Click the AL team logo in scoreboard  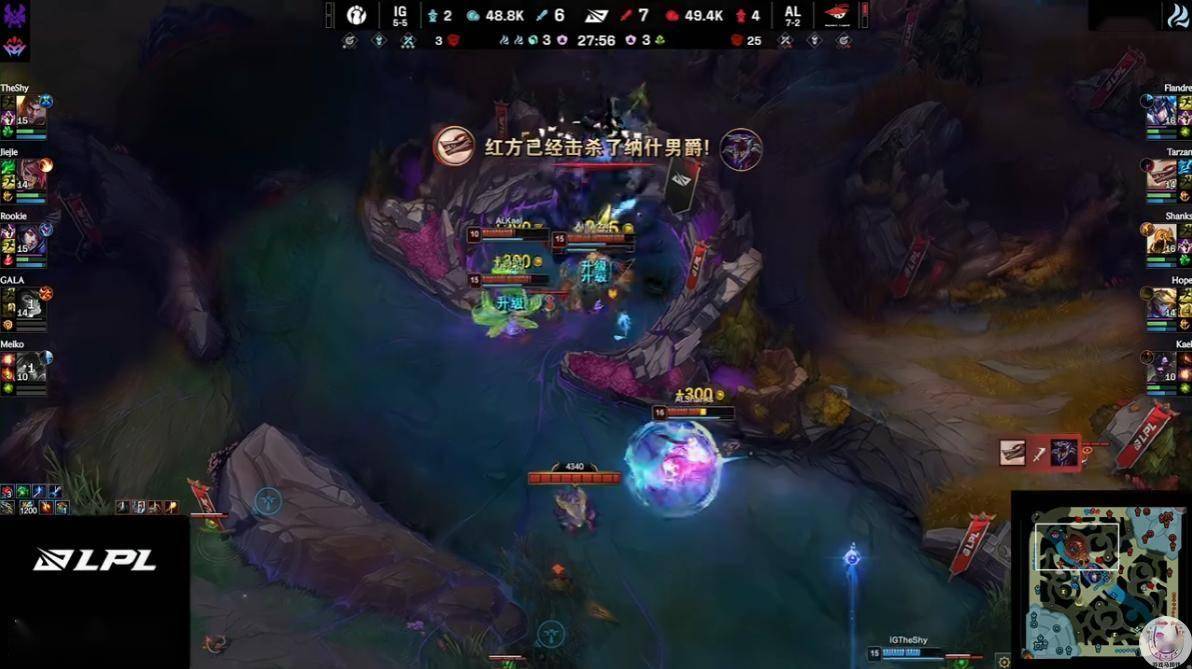[836, 15]
